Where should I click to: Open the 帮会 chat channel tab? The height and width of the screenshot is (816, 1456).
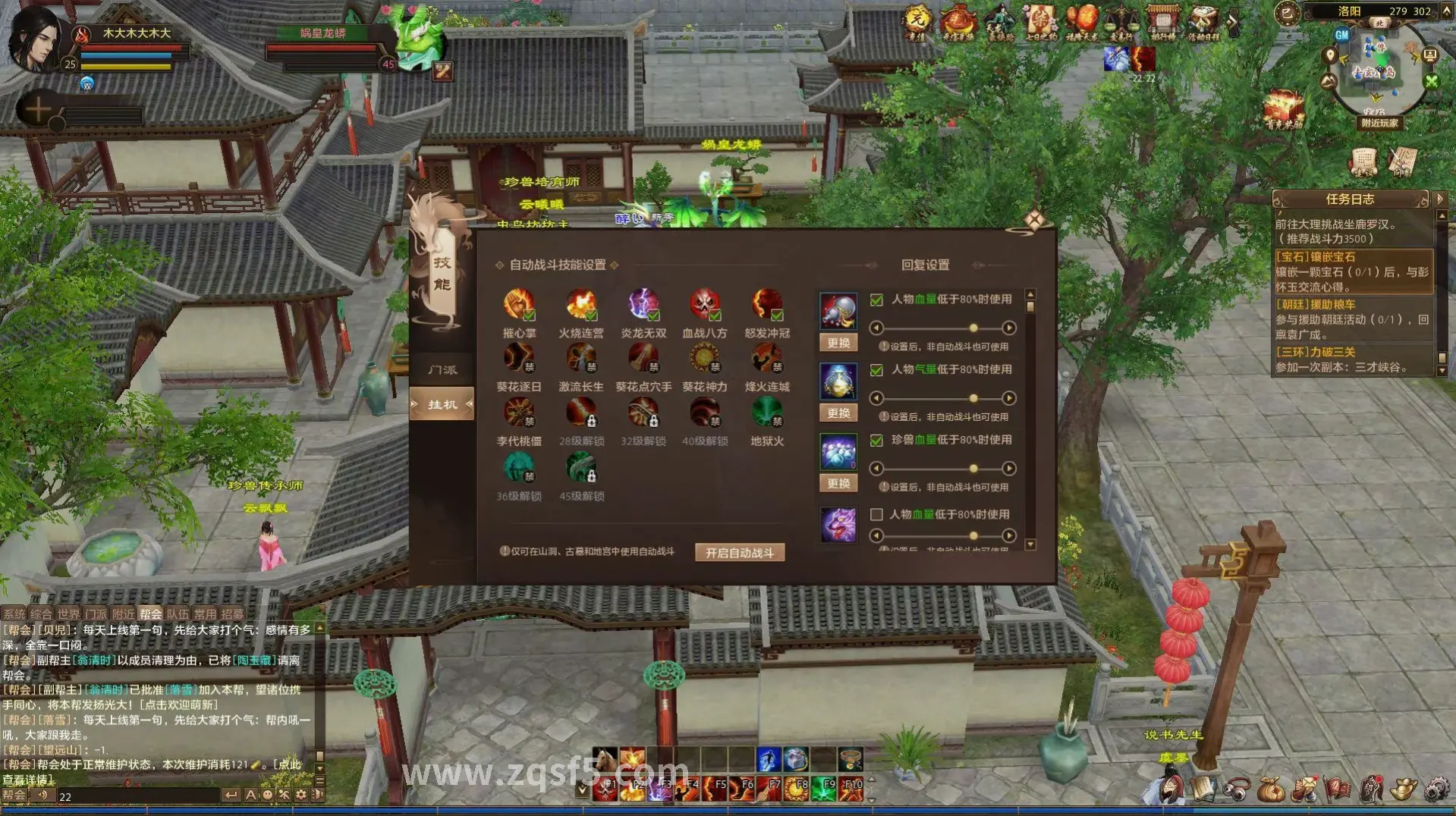pyautogui.click(x=150, y=614)
